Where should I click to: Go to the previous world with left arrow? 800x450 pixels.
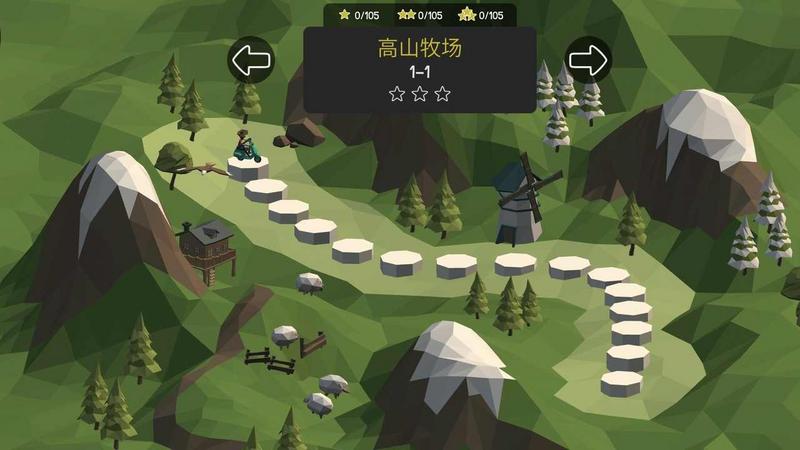tap(250, 60)
